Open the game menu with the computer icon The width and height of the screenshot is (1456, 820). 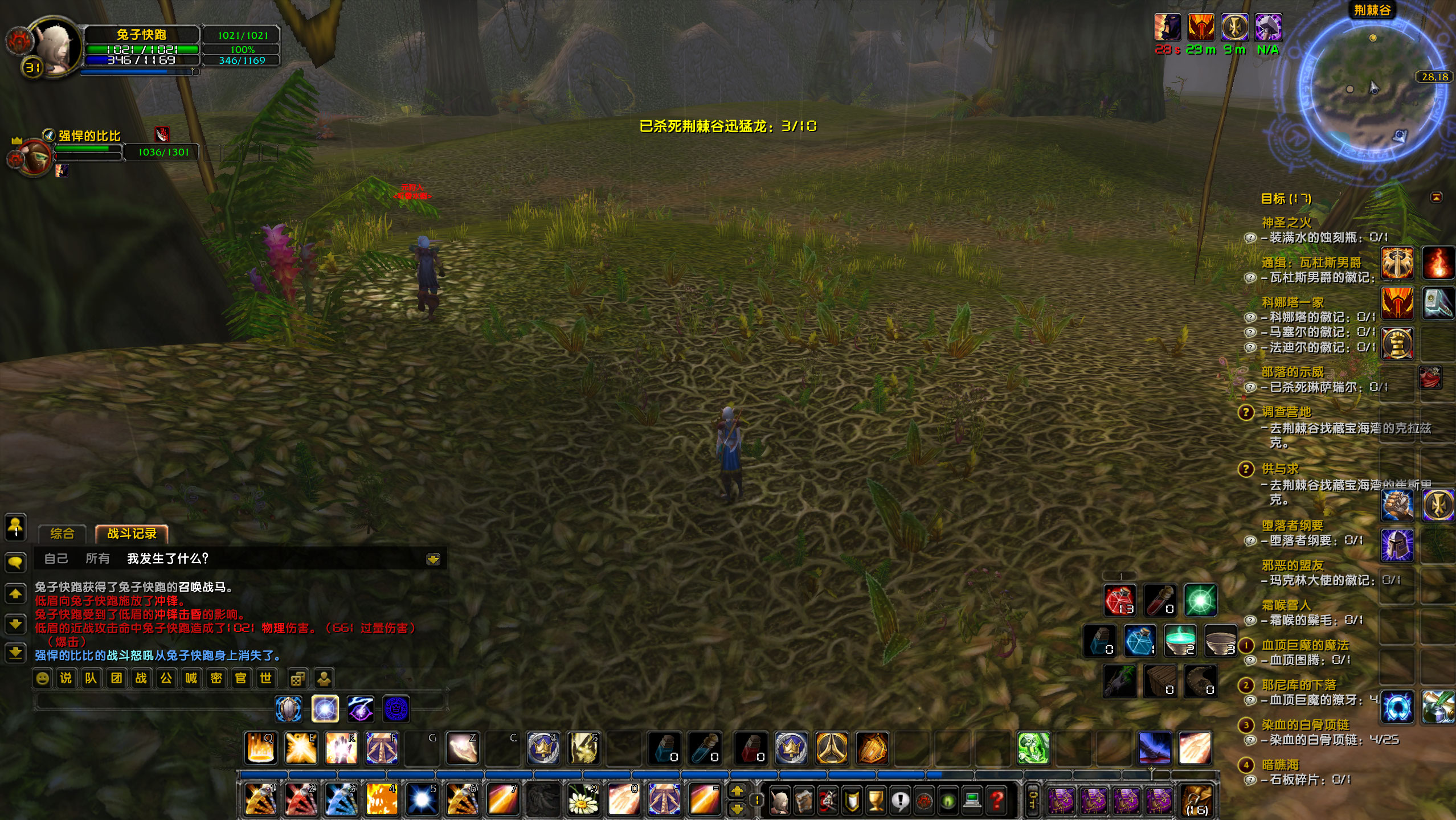pos(972,800)
